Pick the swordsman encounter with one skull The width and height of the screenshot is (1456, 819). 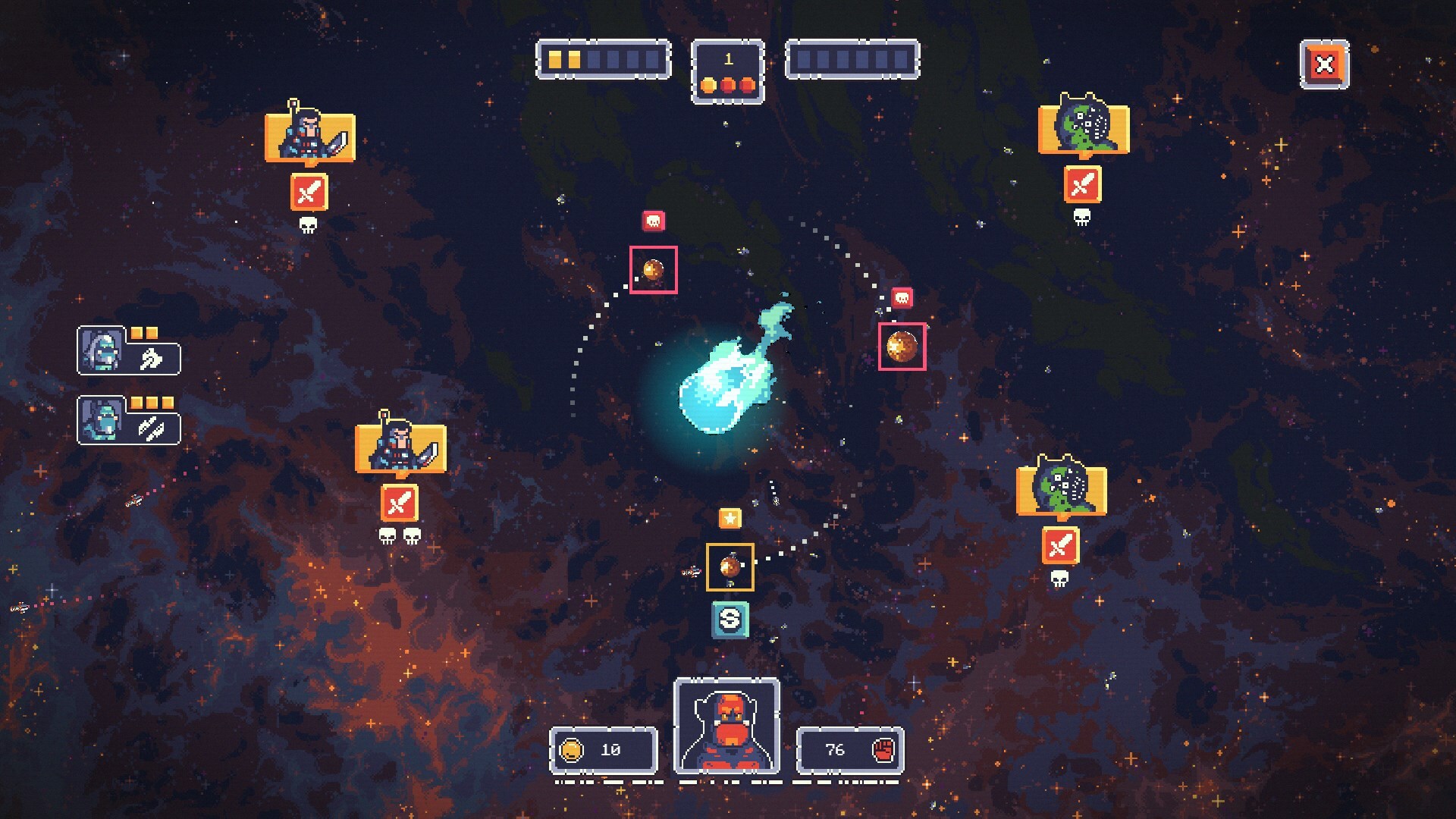309,137
